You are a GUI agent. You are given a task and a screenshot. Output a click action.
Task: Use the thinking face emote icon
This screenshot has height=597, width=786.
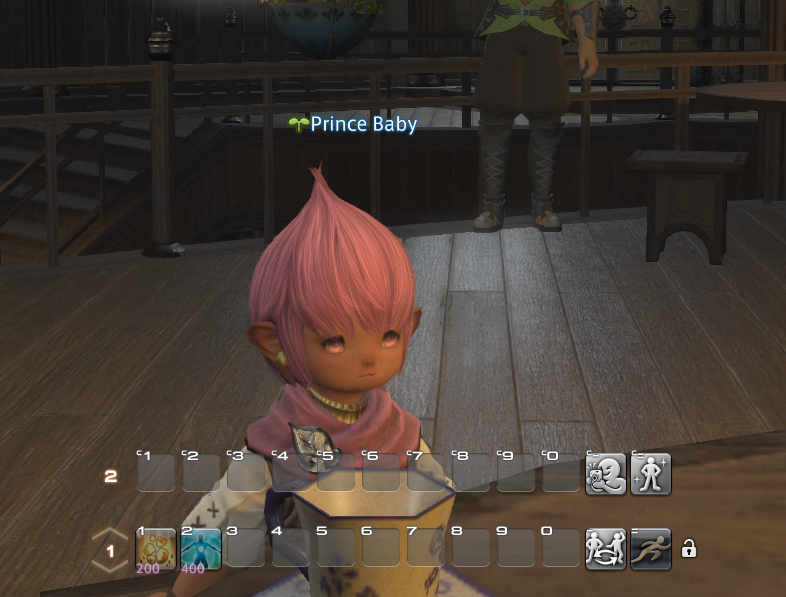coord(605,473)
